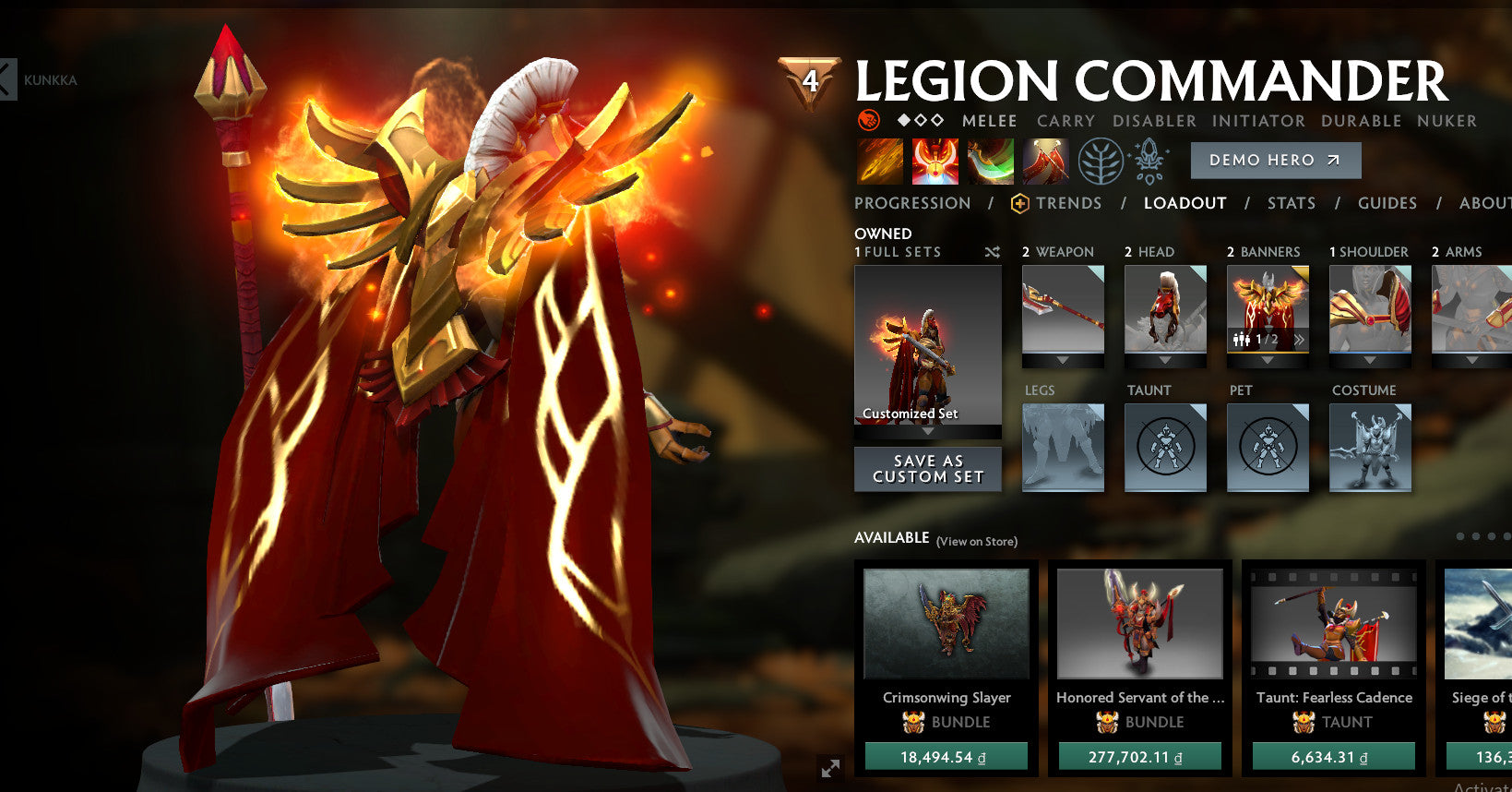Screen dimensions: 1512x792
Task: Click the Legion Commander level 4 badge
Action: tap(809, 78)
